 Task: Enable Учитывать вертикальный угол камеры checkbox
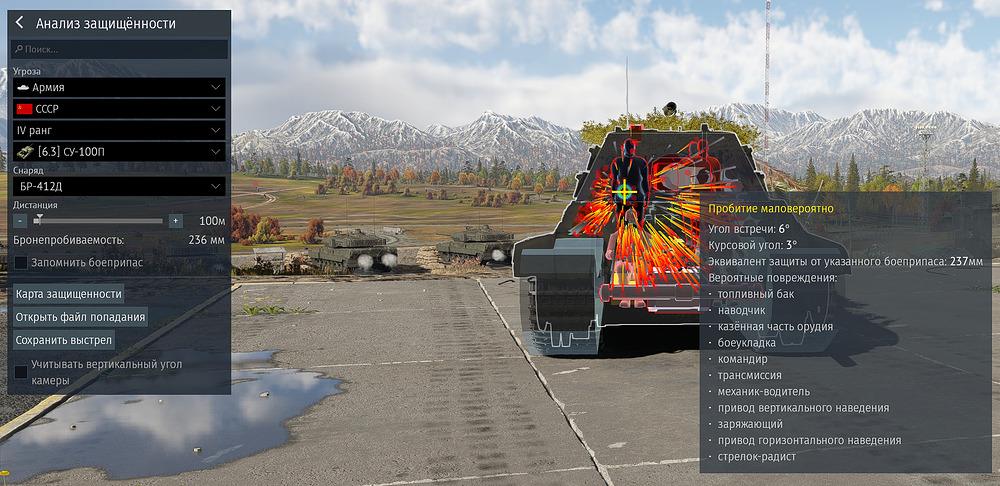coord(21,372)
